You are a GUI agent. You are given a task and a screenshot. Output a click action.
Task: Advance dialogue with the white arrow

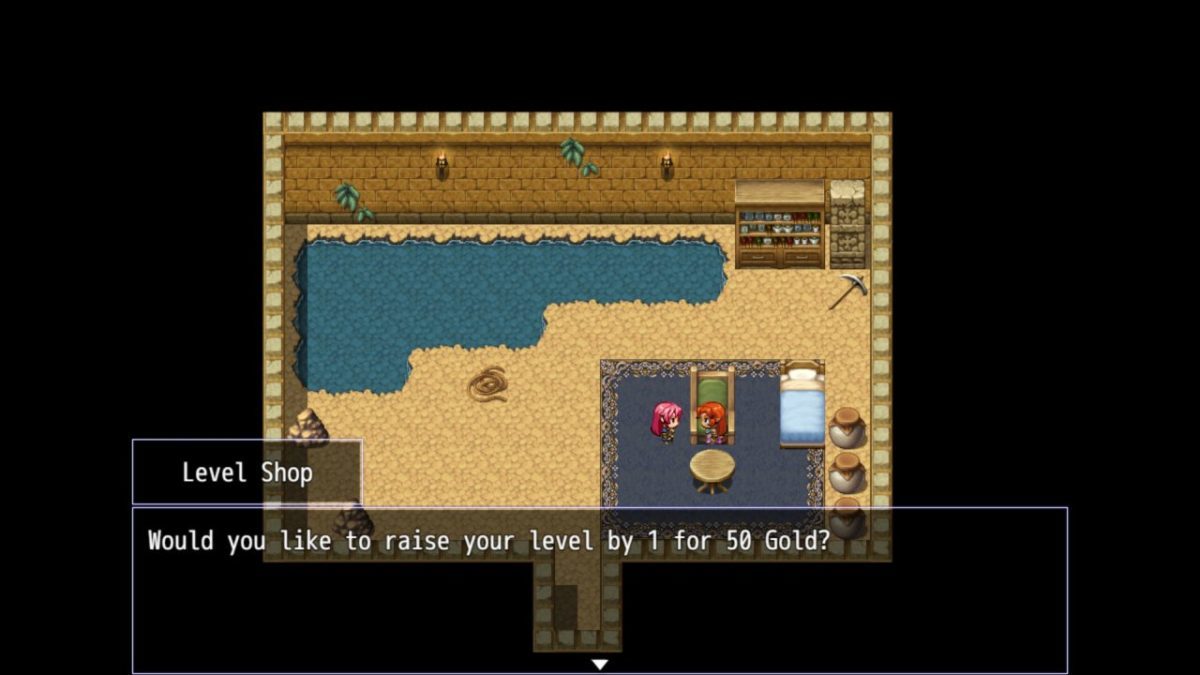(599, 664)
